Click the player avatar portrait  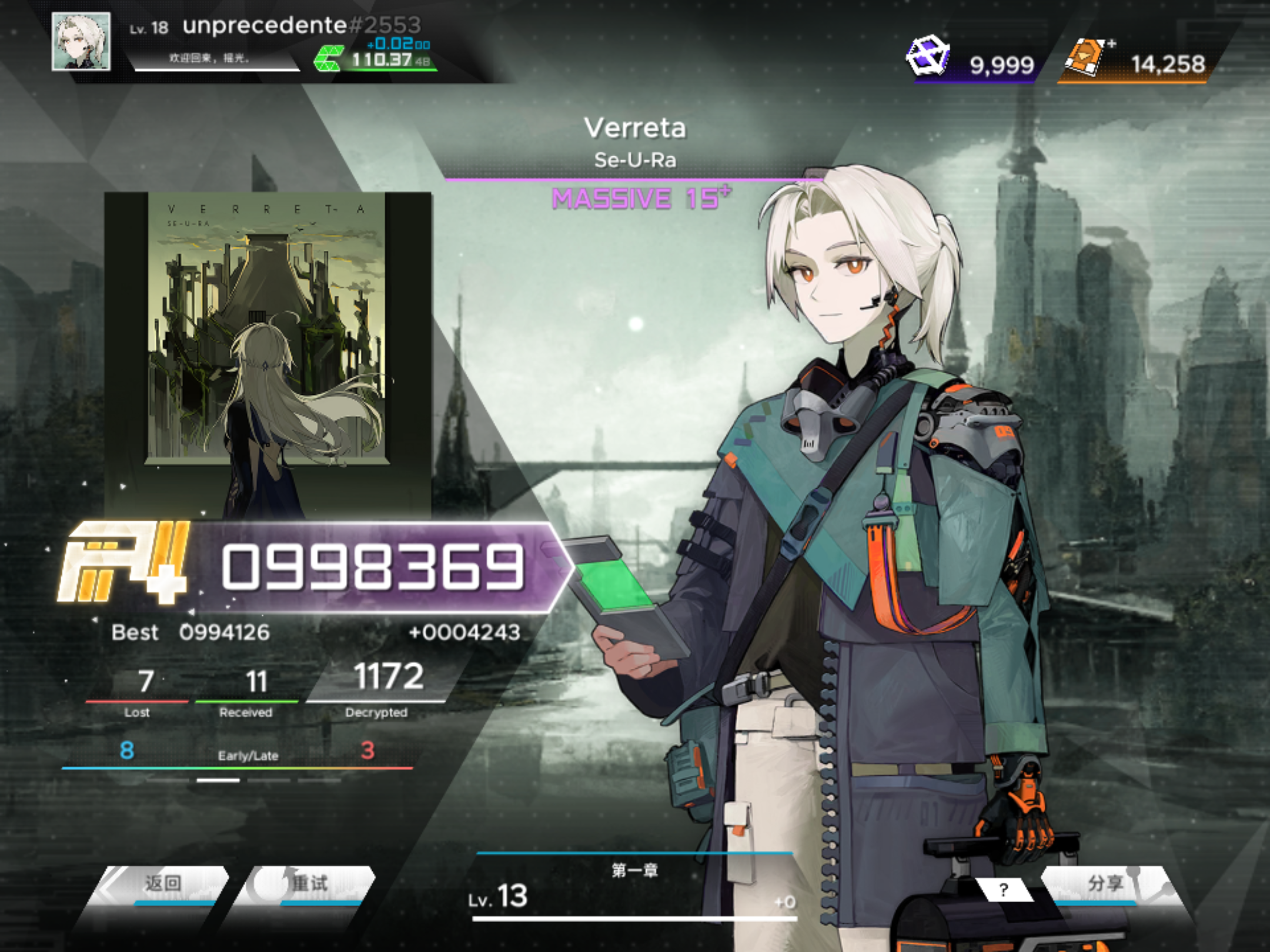tap(81, 41)
